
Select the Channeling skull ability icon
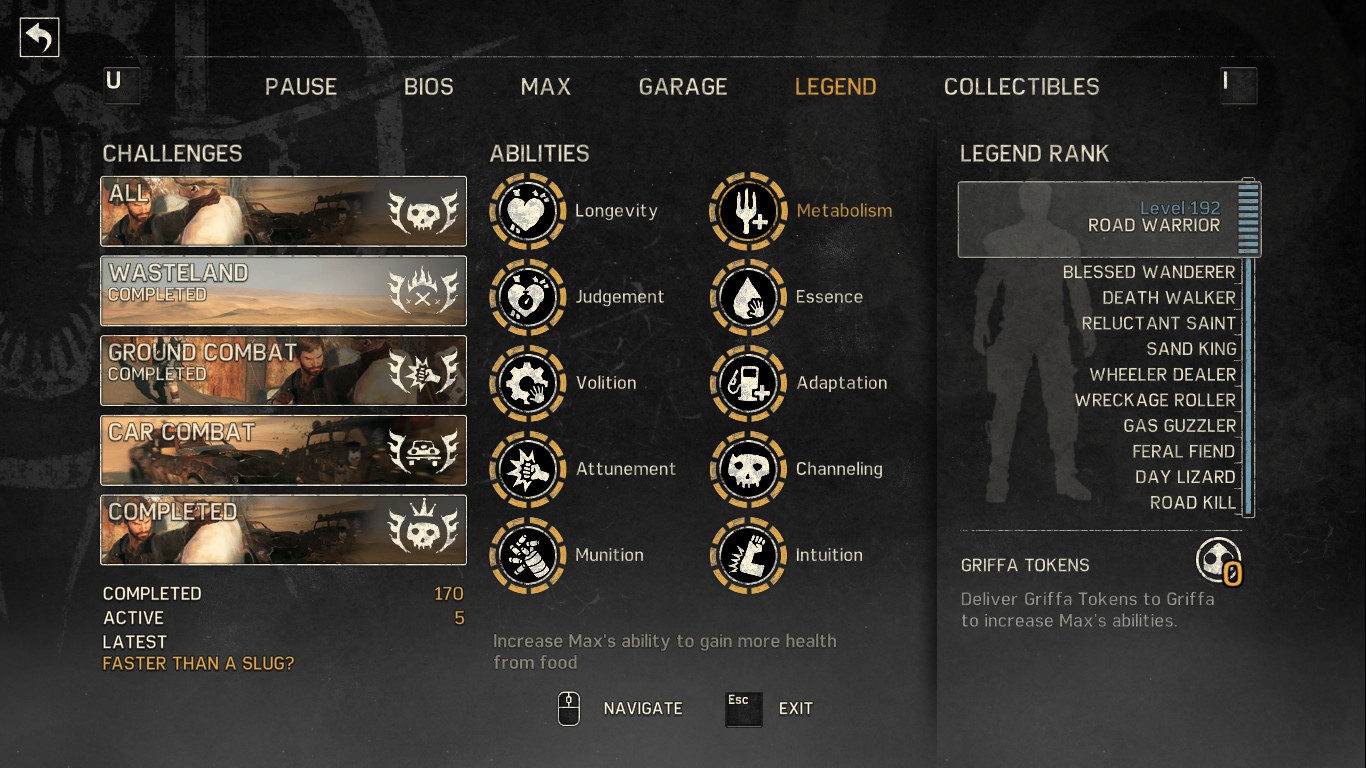pyautogui.click(x=748, y=469)
